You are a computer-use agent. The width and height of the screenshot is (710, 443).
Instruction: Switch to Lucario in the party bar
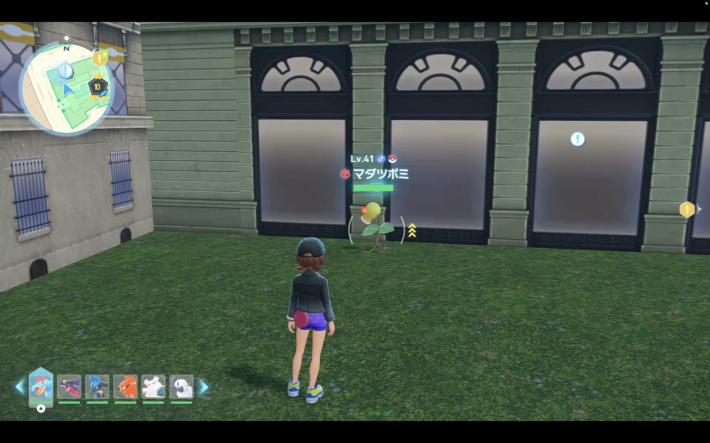pos(97,386)
